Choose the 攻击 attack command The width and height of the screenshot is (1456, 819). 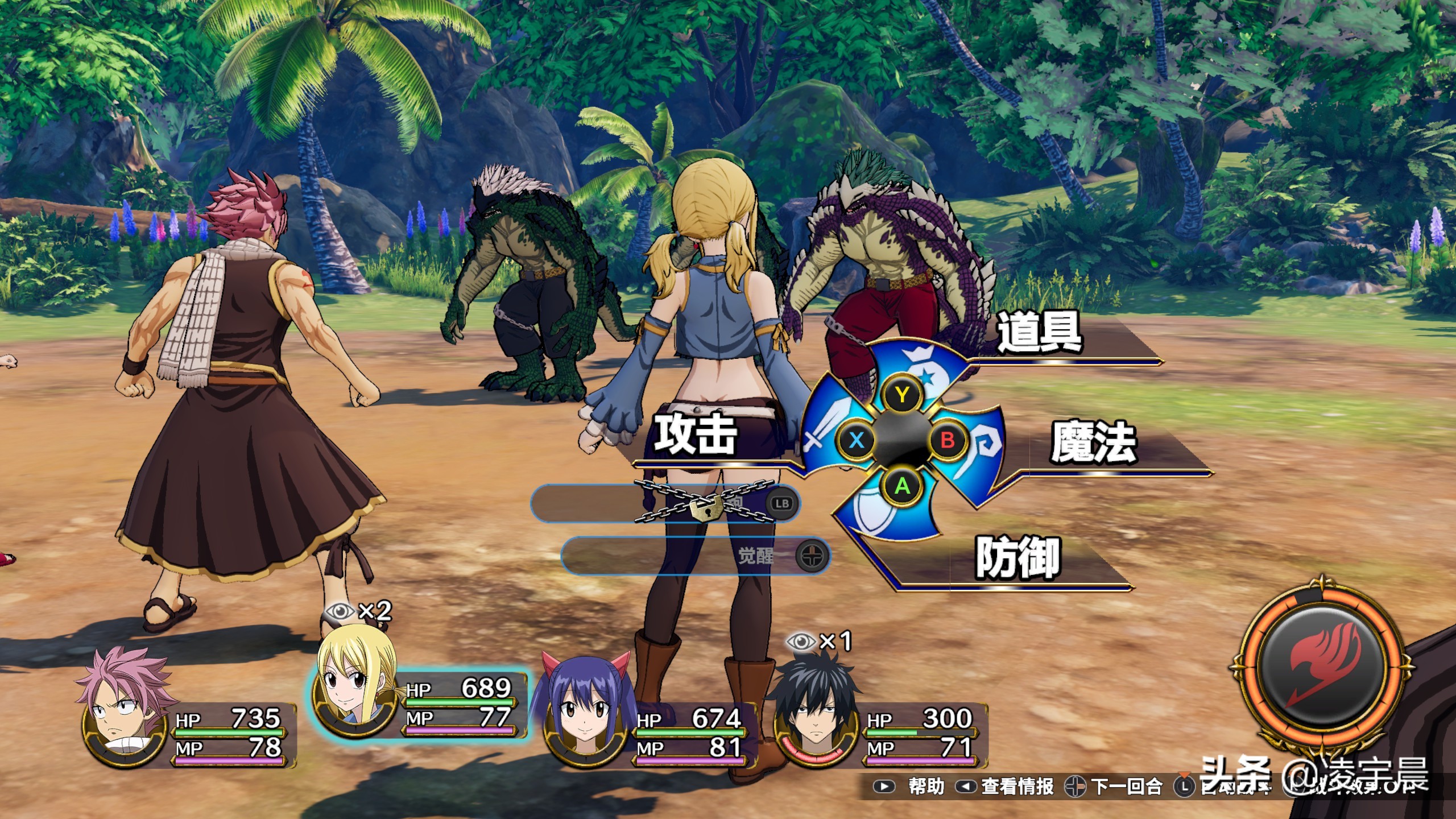695,435
